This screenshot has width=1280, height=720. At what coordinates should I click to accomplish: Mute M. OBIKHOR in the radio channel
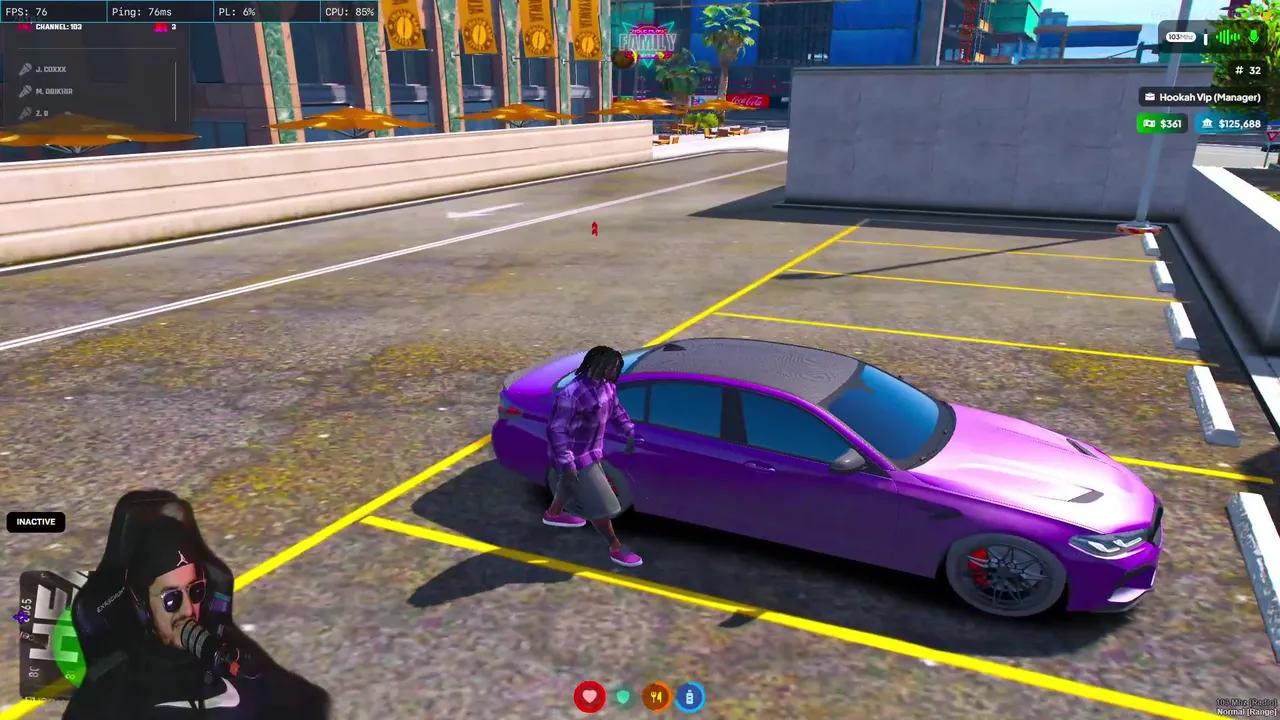26,91
